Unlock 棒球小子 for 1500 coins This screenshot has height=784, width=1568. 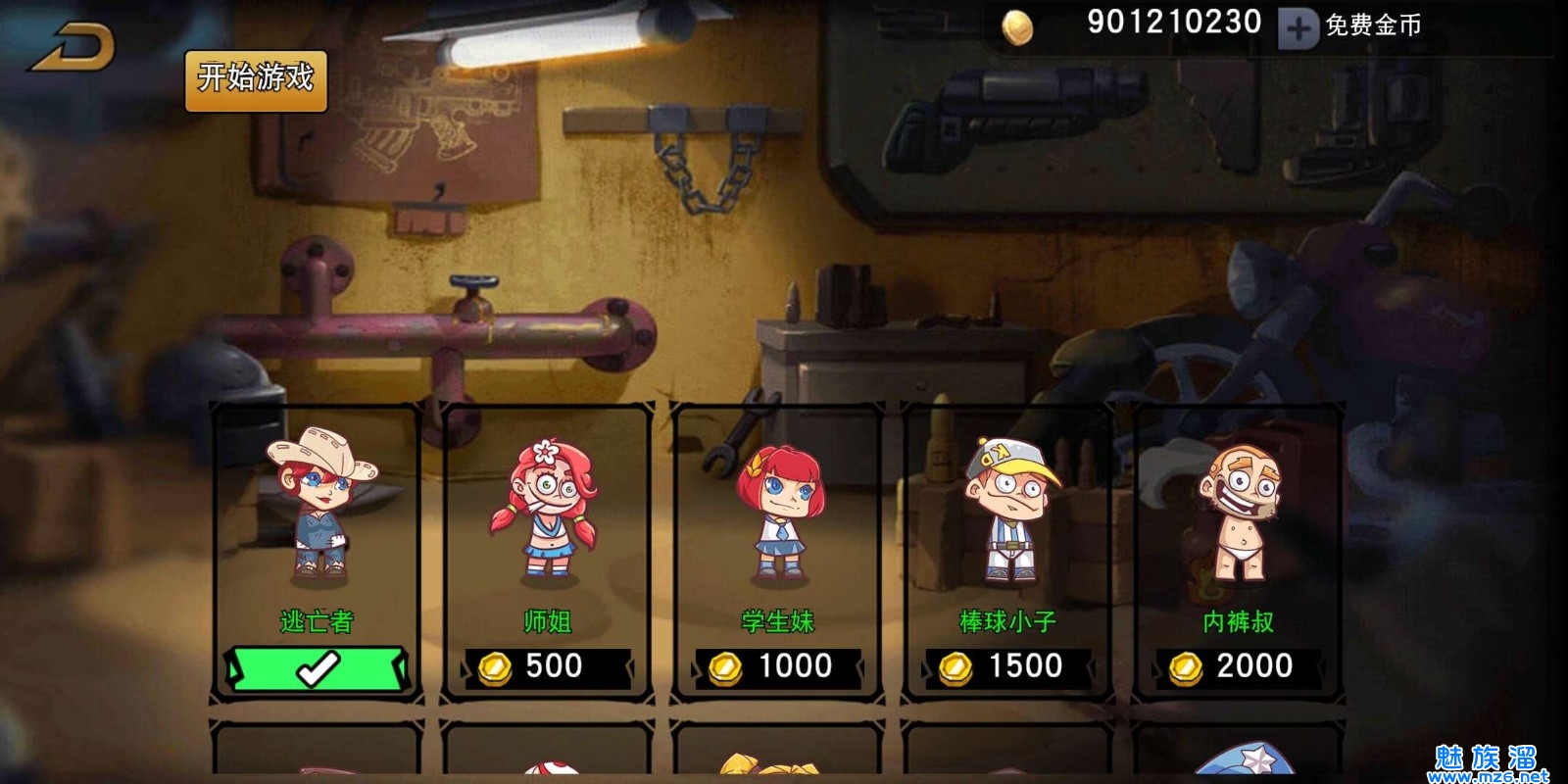1008,667
